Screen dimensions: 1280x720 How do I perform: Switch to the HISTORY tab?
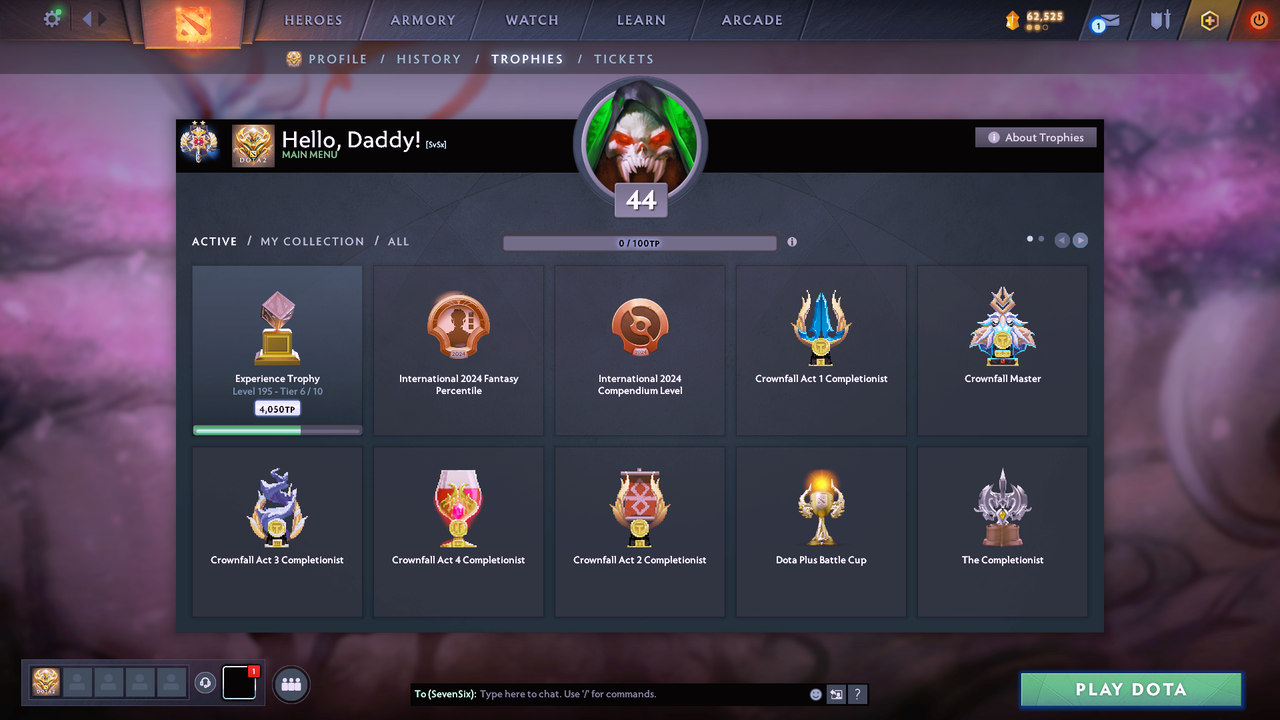428,59
